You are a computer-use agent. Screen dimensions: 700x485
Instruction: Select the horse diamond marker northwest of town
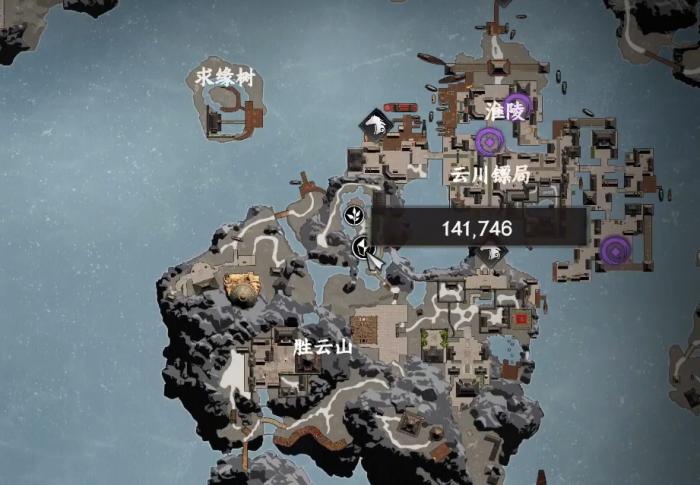click(376, 124)
